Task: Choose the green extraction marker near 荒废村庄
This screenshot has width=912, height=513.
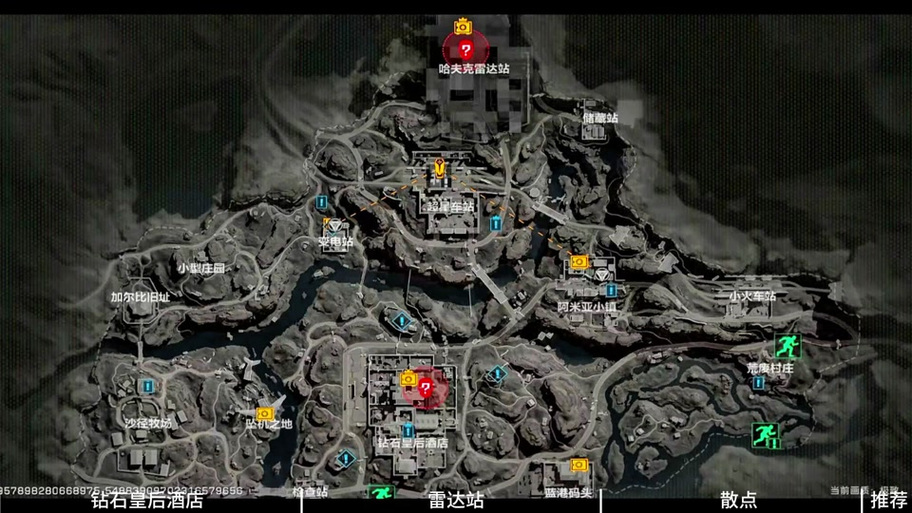Action: (787, 346)
